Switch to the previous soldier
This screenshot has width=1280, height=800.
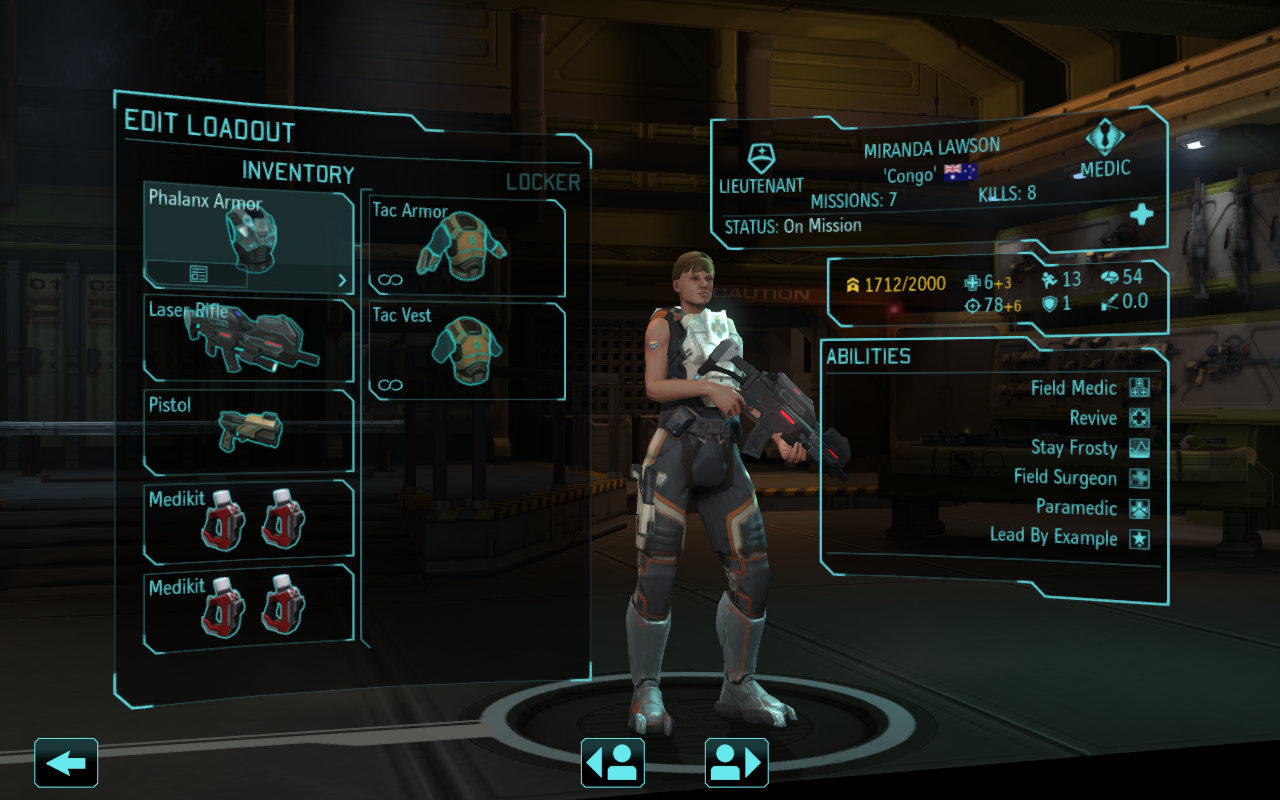(x=612, y=763)
